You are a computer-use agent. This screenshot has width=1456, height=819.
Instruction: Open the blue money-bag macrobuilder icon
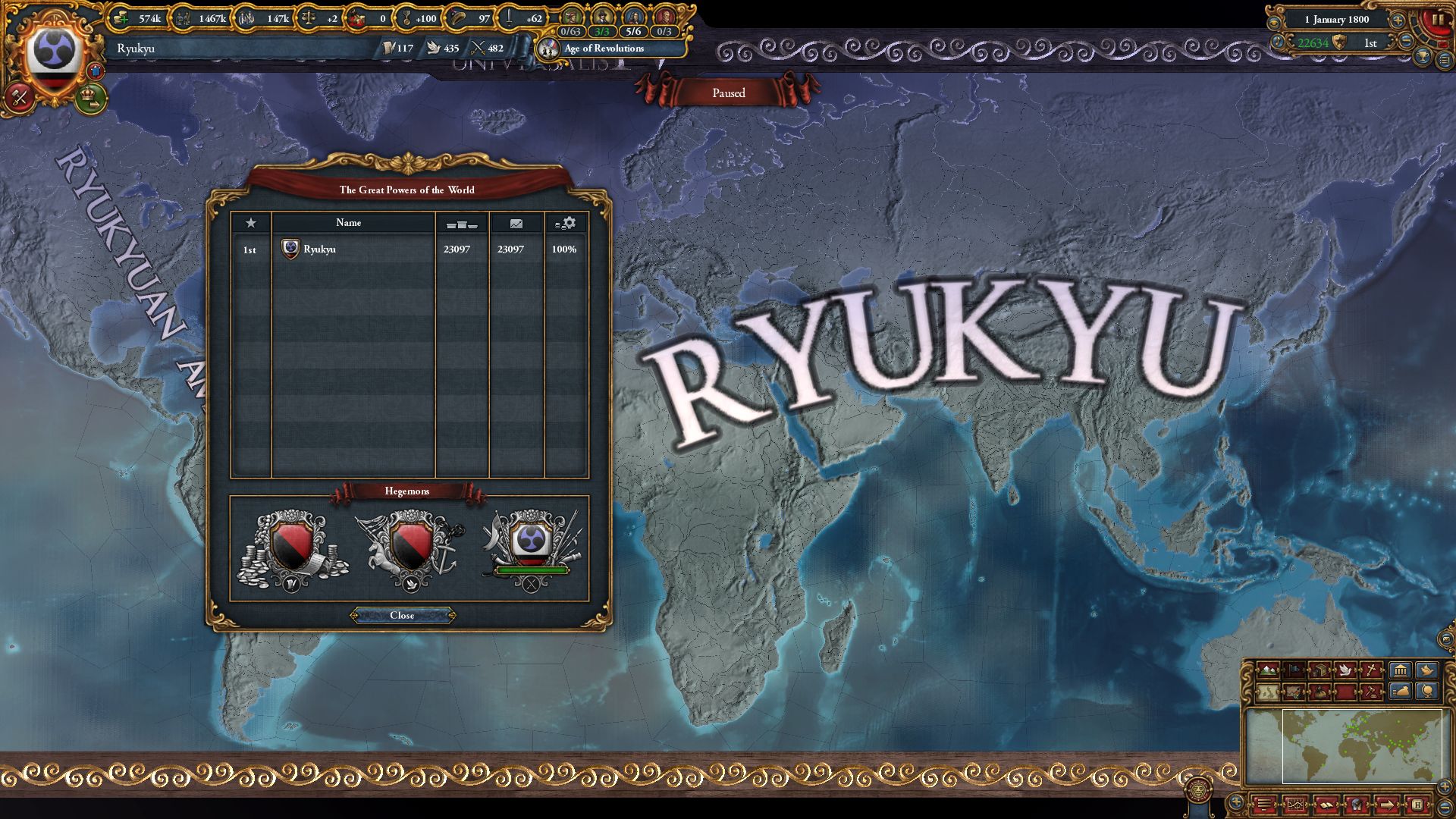1399,690
